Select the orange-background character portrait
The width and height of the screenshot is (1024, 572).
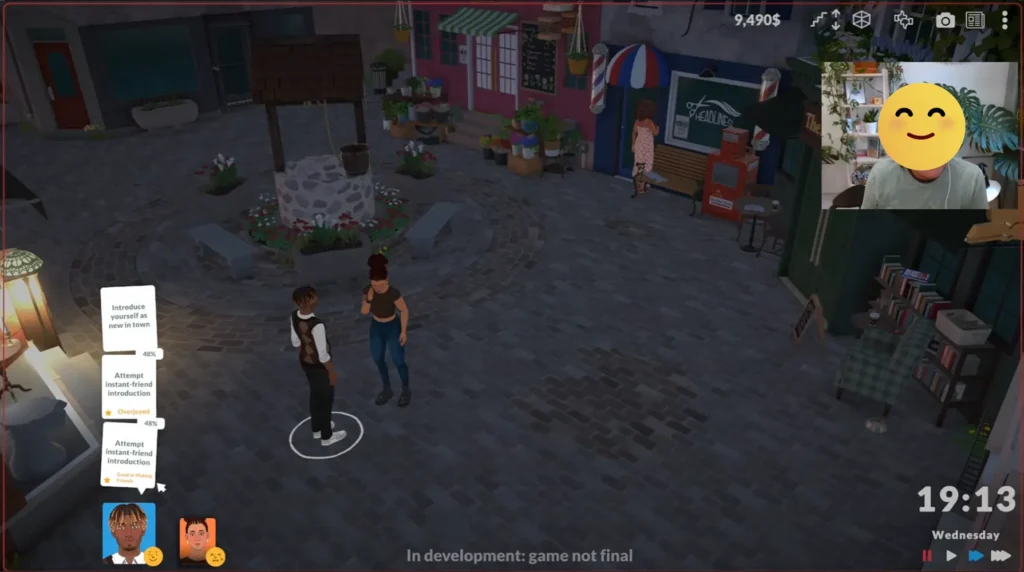[x=197, y=538]
